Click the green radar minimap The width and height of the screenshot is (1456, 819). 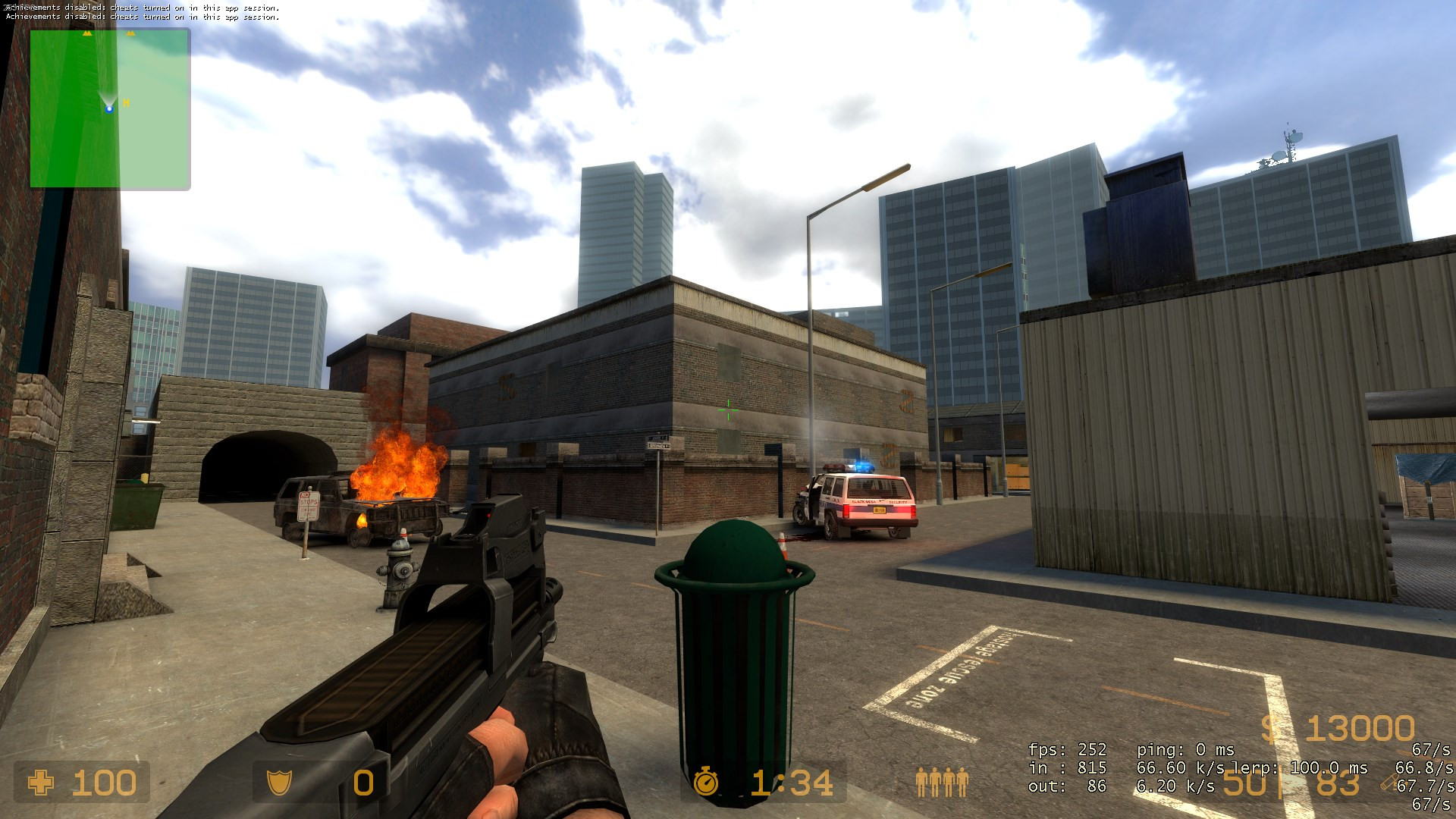tap(110, 108)
